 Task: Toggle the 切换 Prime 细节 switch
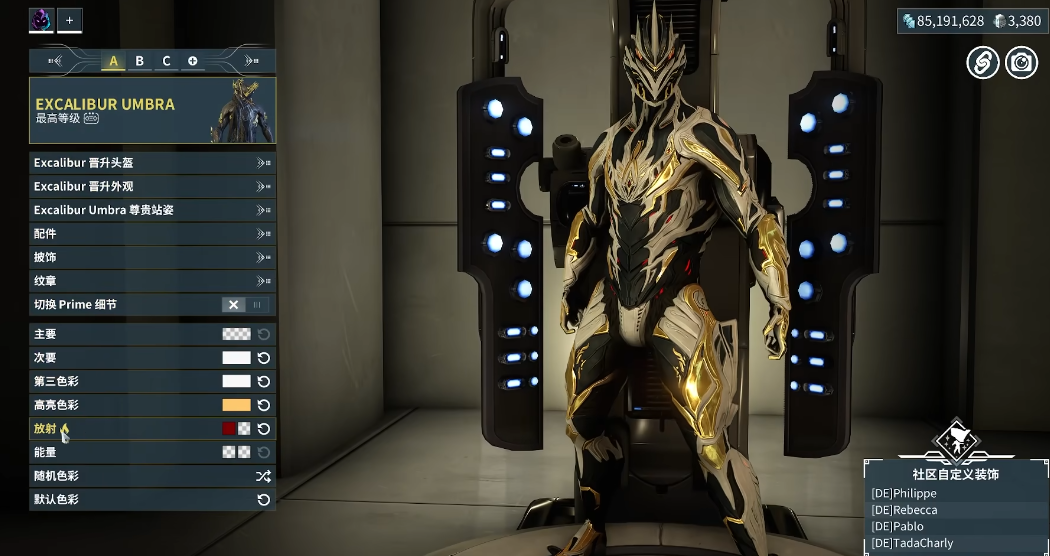(x=245, y=305)
